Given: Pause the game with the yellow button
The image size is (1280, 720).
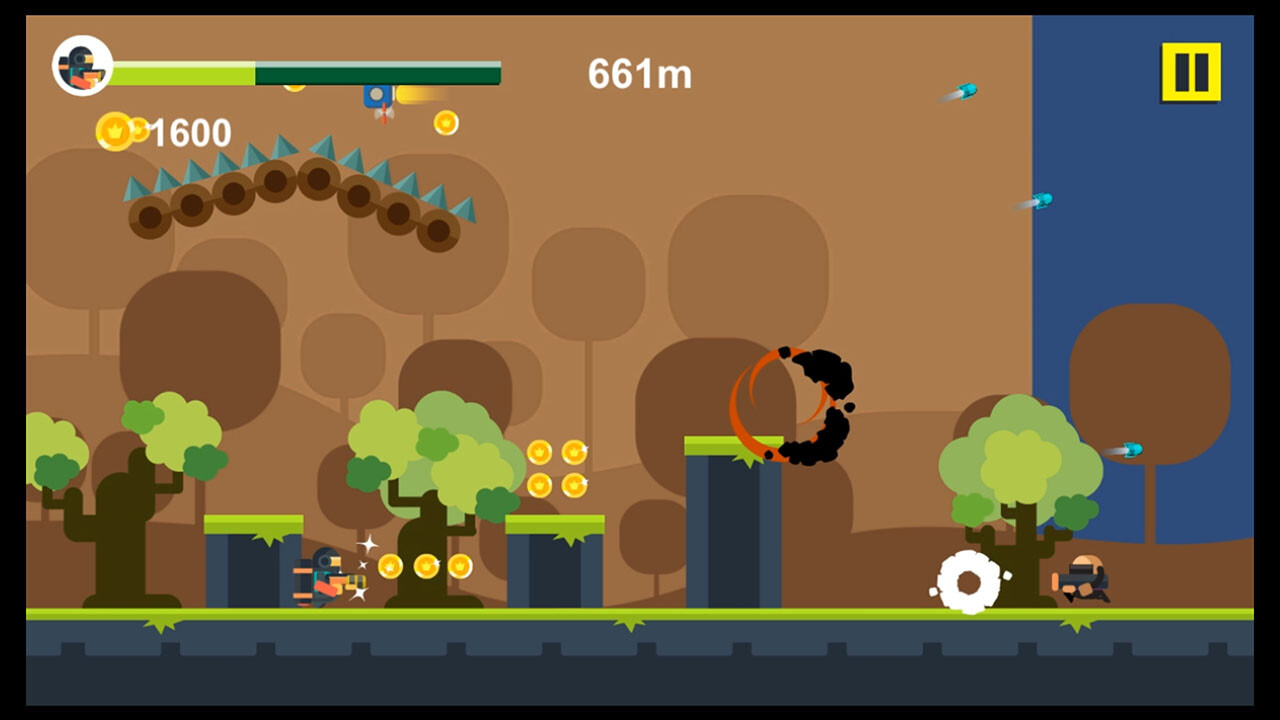Looking at the screenshot, I should click(x=1190, y=72).
